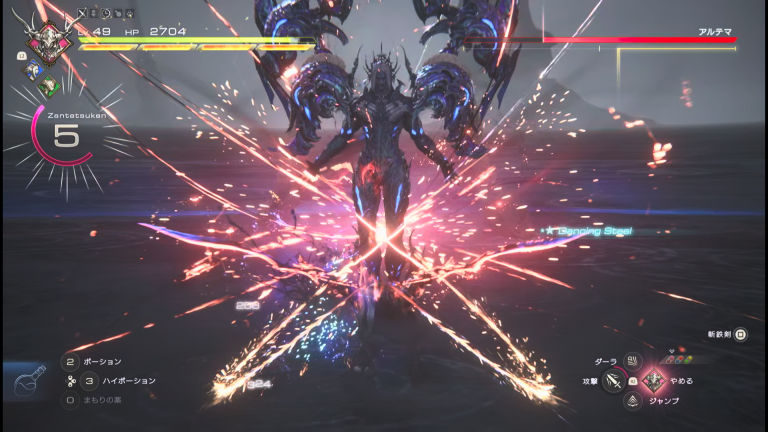Cast the ダーラ magic icon
This screenshot has height=432, width=768.
pos(632,360)
